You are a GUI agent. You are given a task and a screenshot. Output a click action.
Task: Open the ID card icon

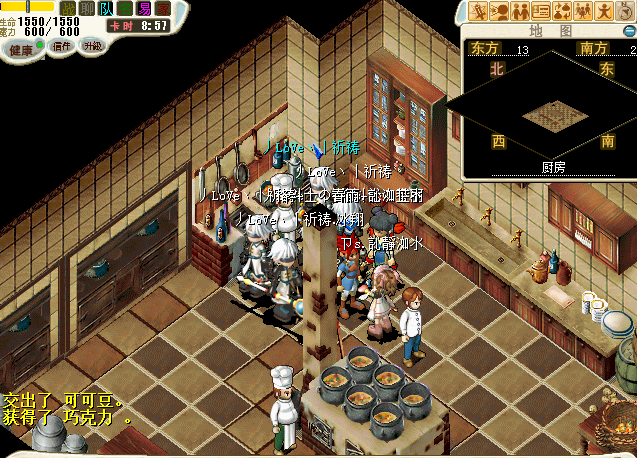point(541,12)
